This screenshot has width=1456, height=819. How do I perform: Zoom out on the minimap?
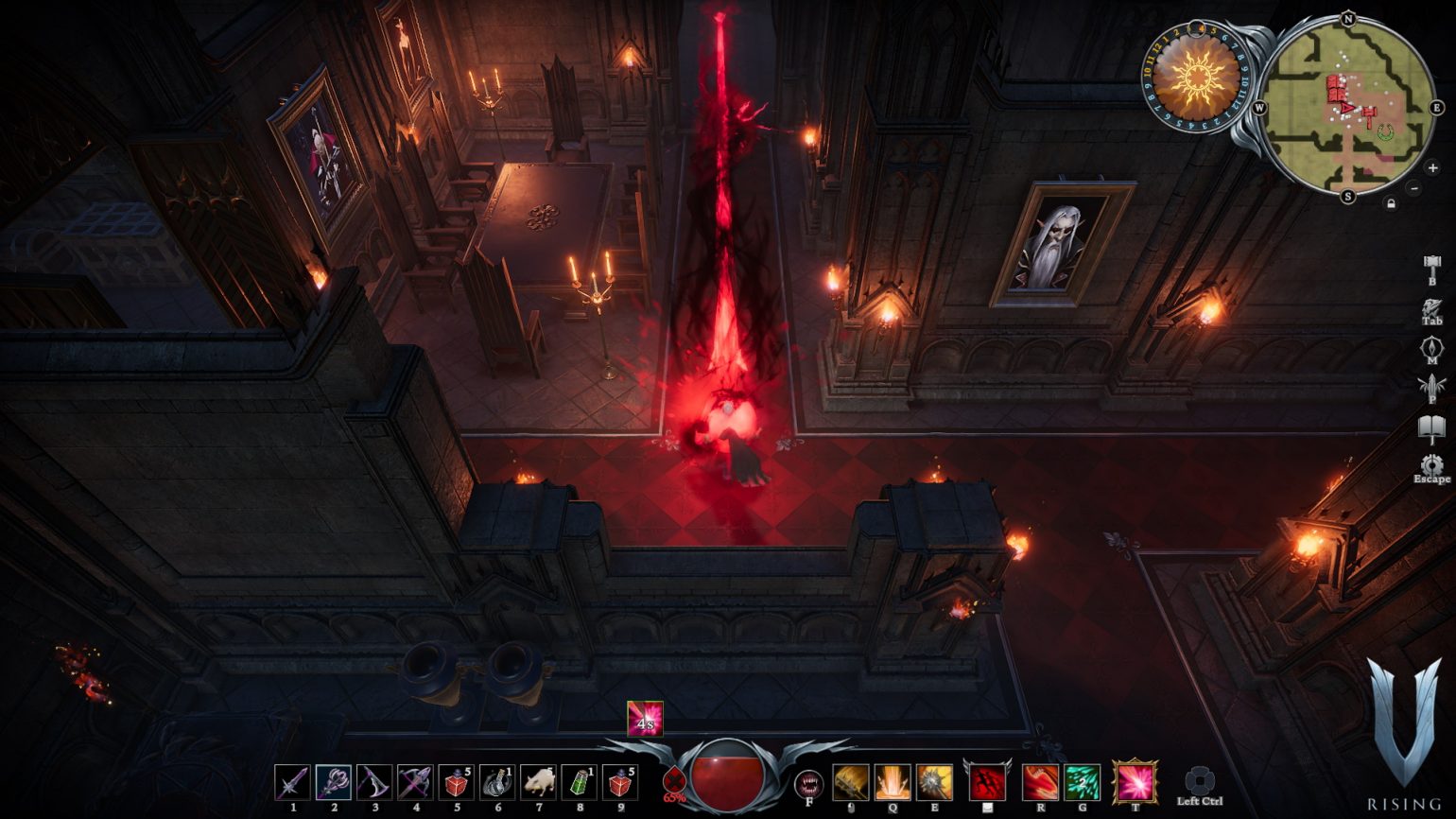pos(1414,188)
